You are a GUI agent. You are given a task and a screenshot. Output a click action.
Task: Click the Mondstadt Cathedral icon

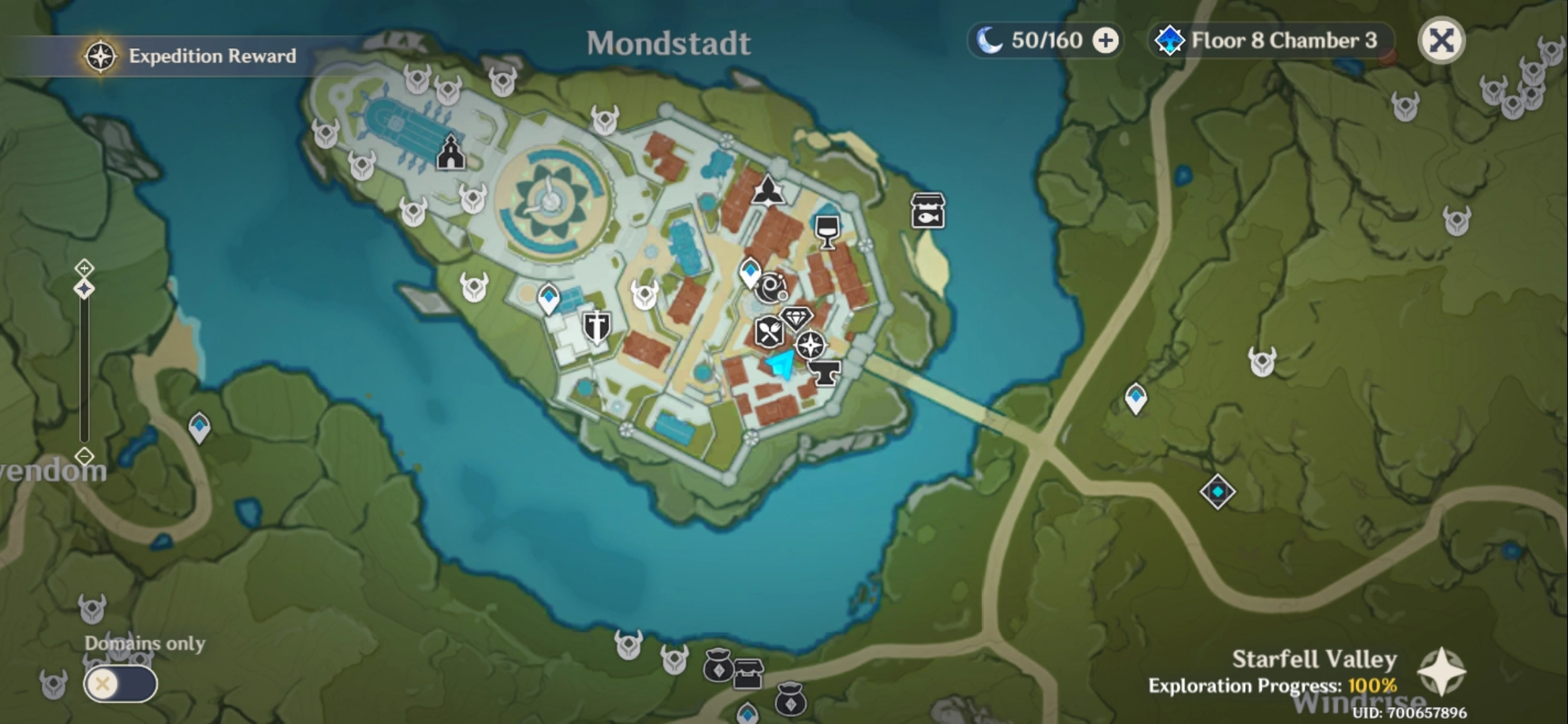[x=452, y=151]
